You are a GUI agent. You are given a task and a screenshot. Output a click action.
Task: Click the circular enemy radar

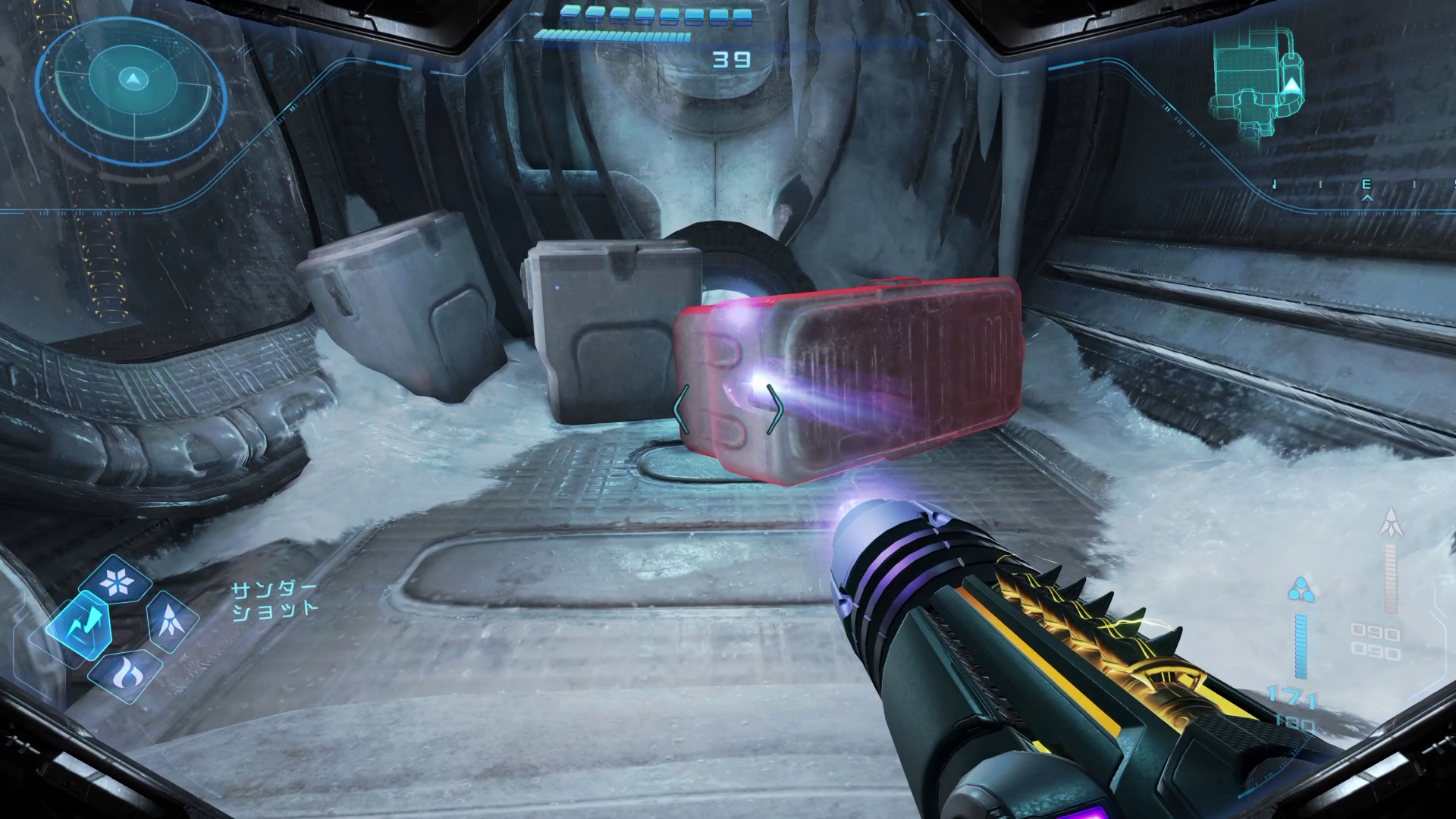click(133, 79)
